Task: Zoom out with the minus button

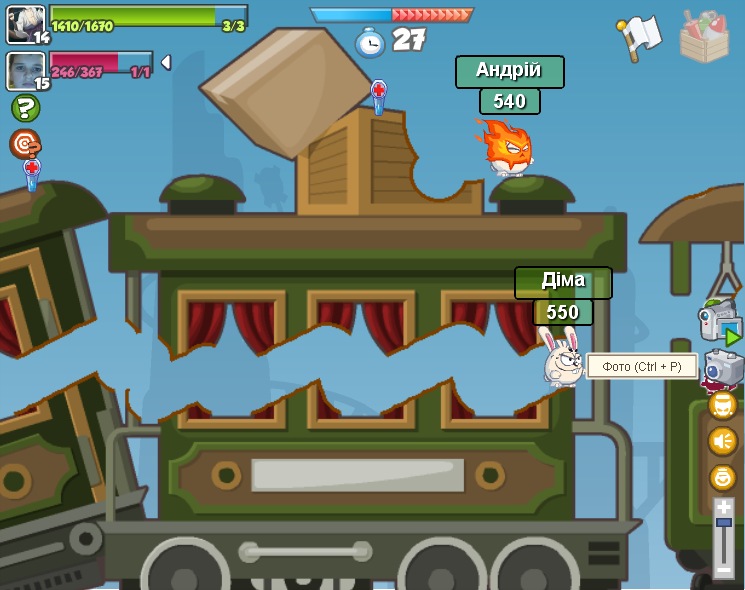Action: point(724,569)
